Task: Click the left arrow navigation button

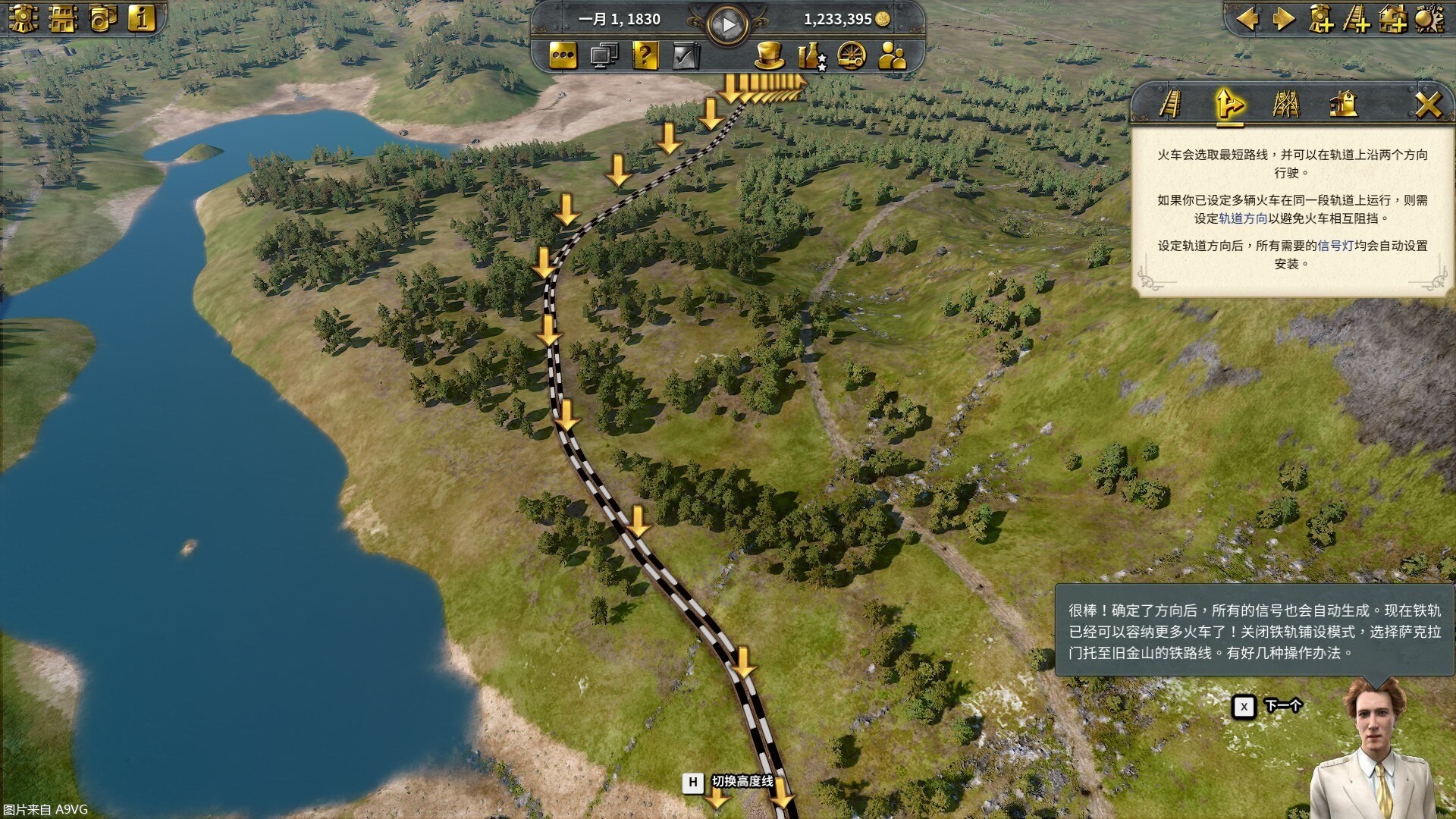Action: pos(1247,18)
